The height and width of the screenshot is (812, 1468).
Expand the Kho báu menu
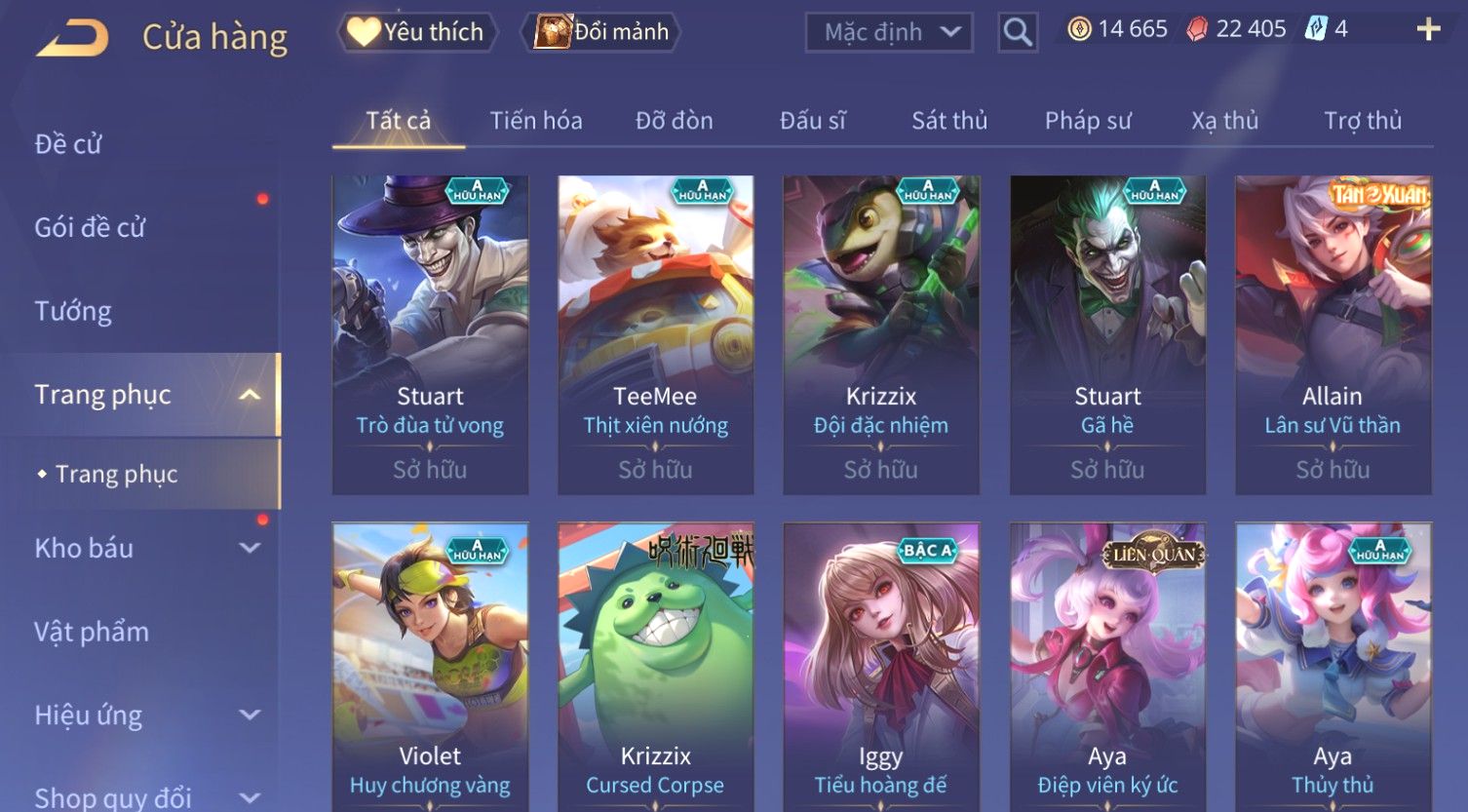(x=146, y=548)
